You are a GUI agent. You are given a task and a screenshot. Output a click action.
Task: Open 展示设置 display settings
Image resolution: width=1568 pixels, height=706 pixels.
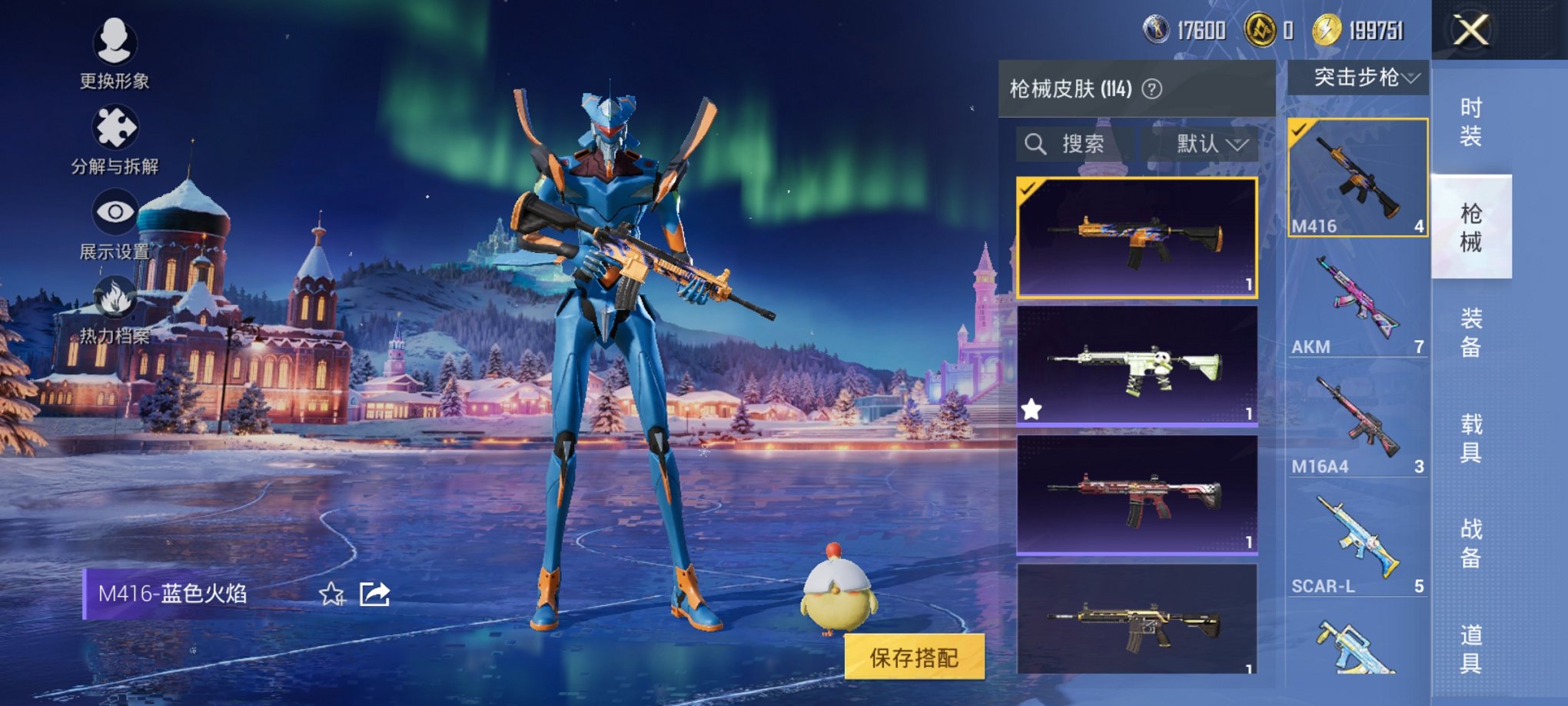(115, 223)
